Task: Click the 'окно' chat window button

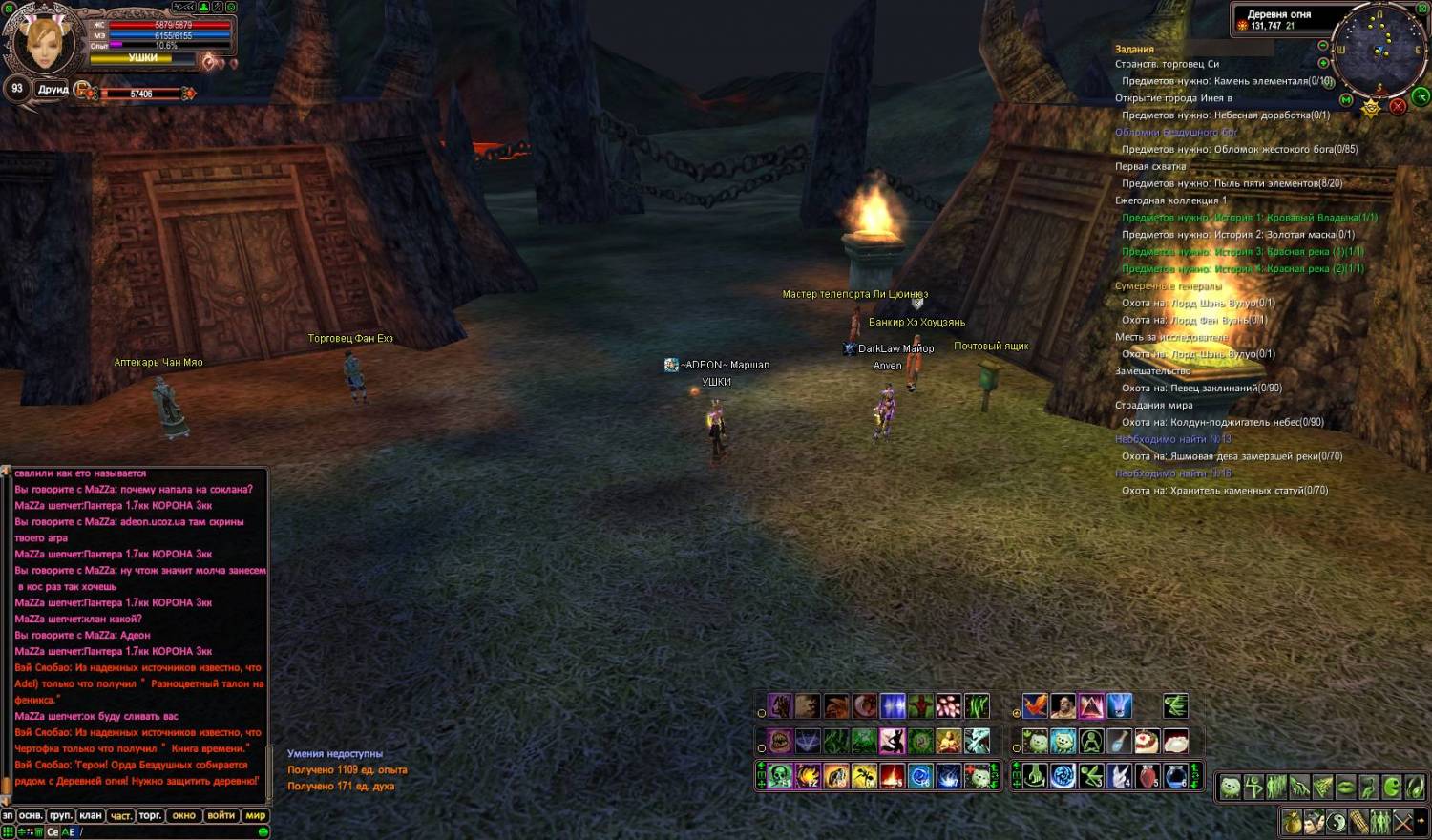Action: tap(183, 815)
